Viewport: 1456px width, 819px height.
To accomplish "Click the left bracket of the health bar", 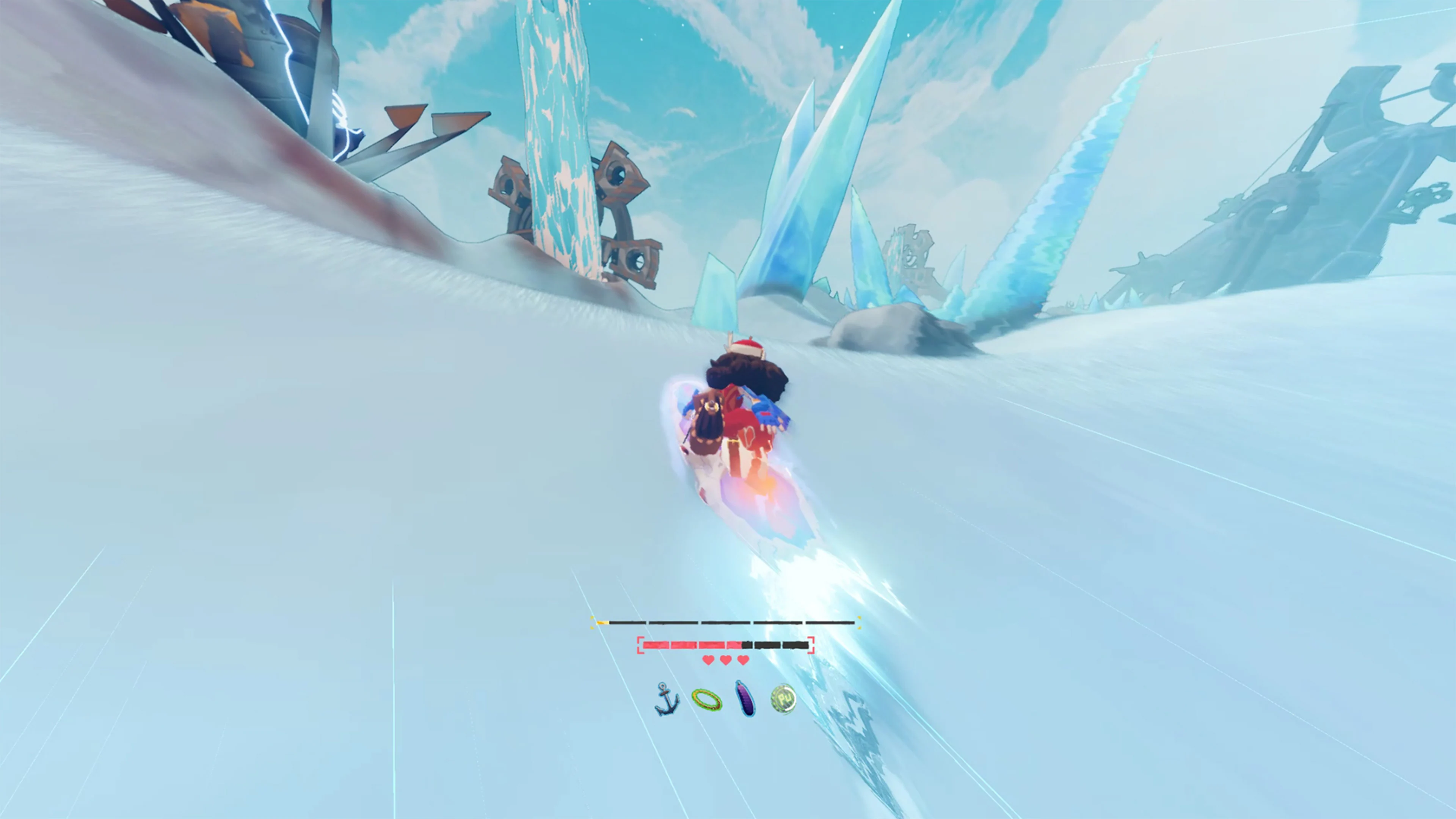I will click(x=640, y=644).
